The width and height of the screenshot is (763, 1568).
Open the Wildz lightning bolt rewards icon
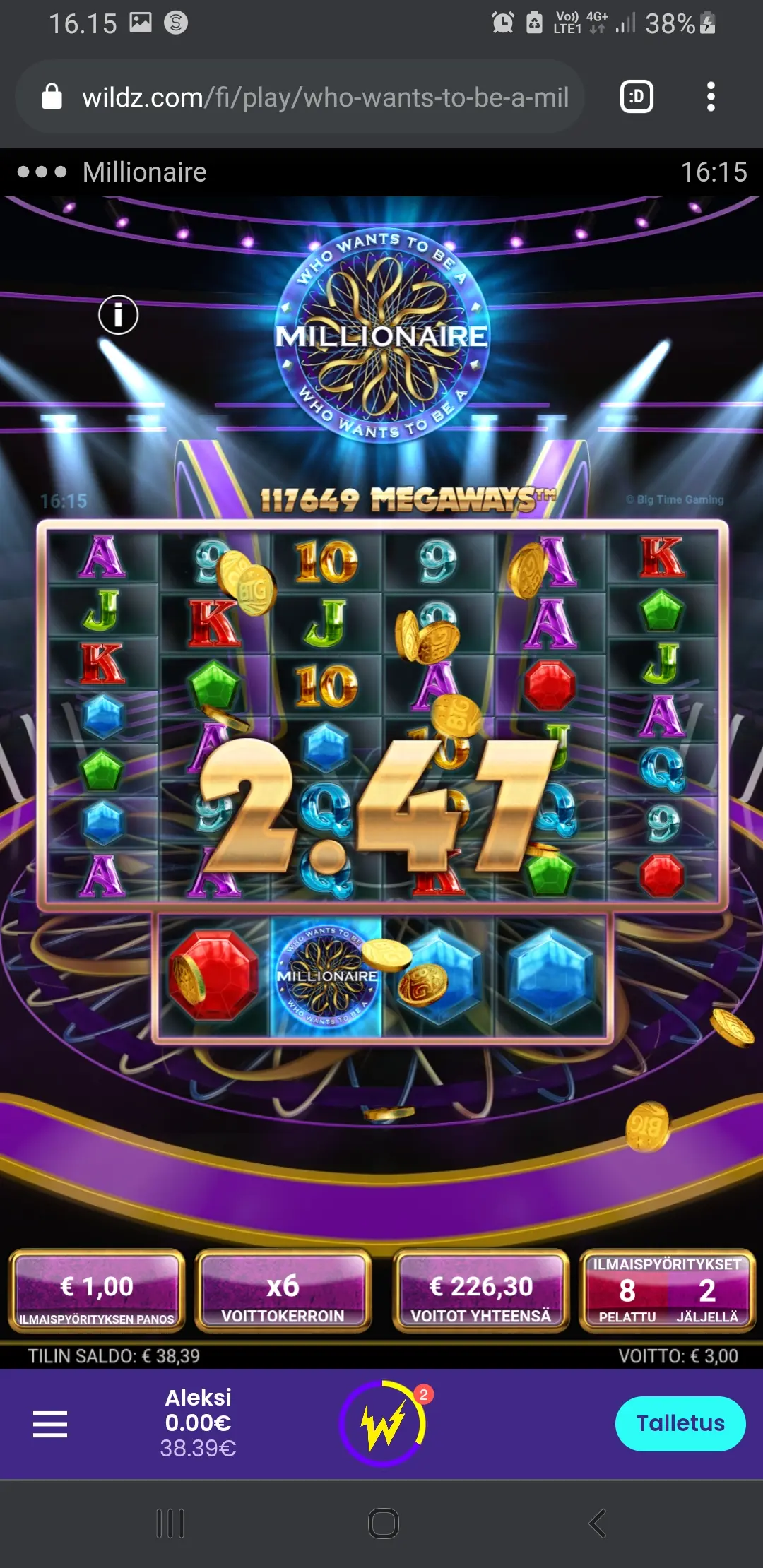[x=383, y=1423]
